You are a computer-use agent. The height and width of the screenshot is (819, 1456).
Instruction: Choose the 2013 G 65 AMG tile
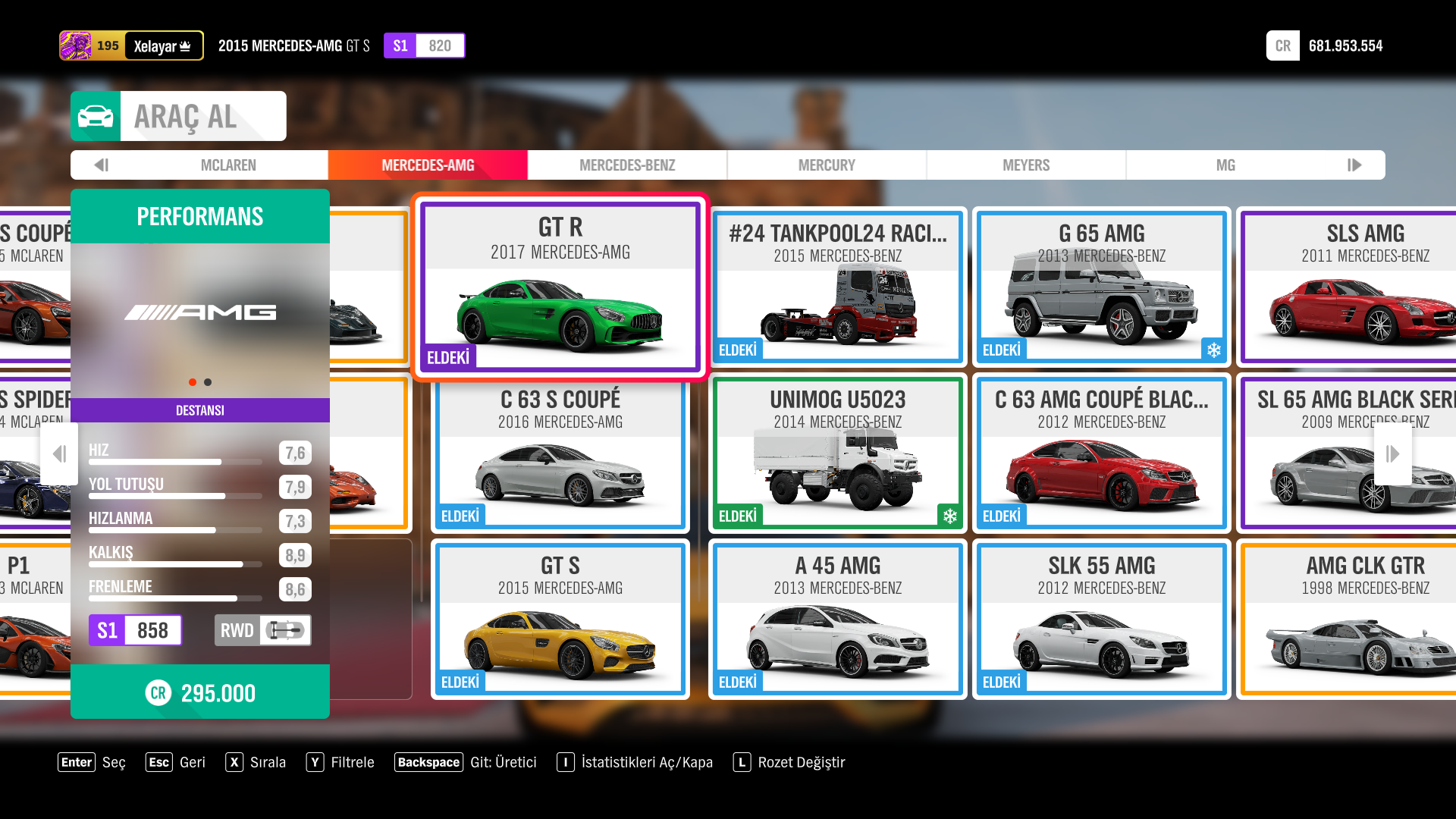(x=1101, y=287)
